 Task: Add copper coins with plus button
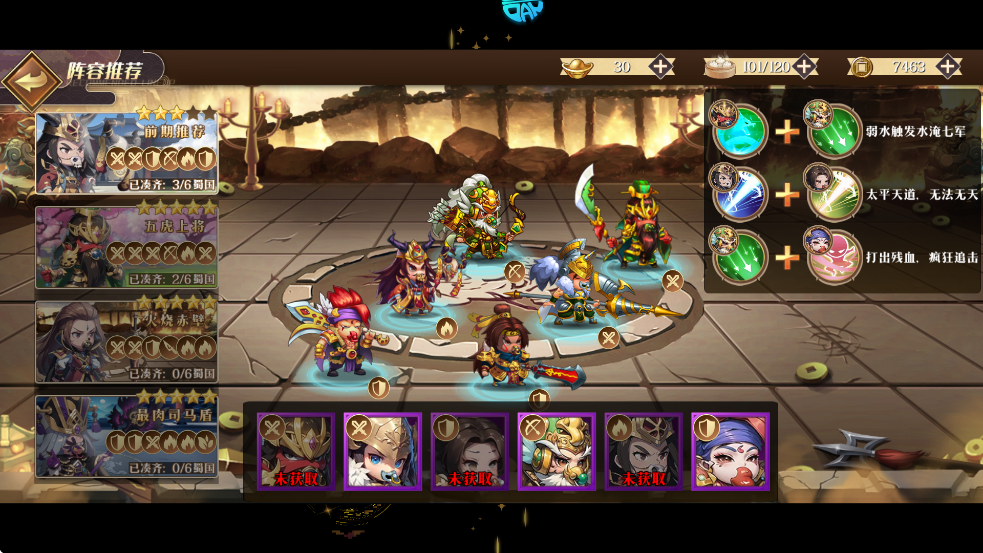(x=948, y=67)
